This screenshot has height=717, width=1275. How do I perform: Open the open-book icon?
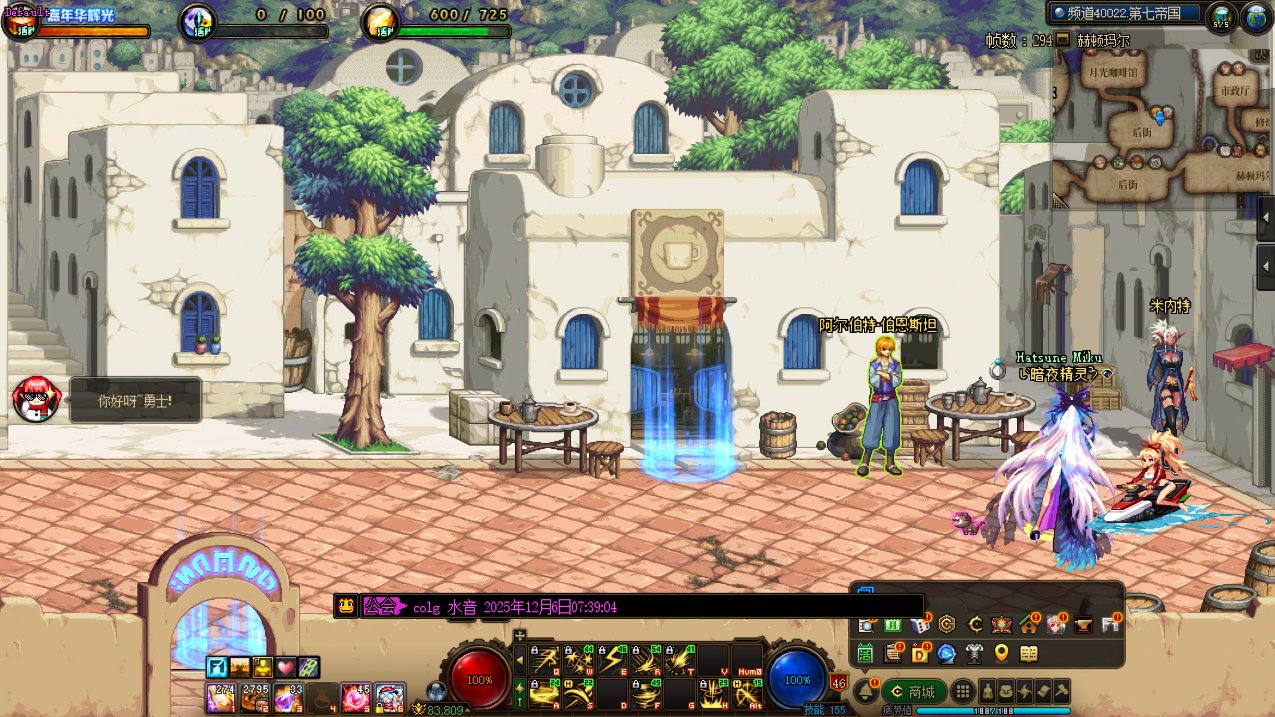point(1028,654)
